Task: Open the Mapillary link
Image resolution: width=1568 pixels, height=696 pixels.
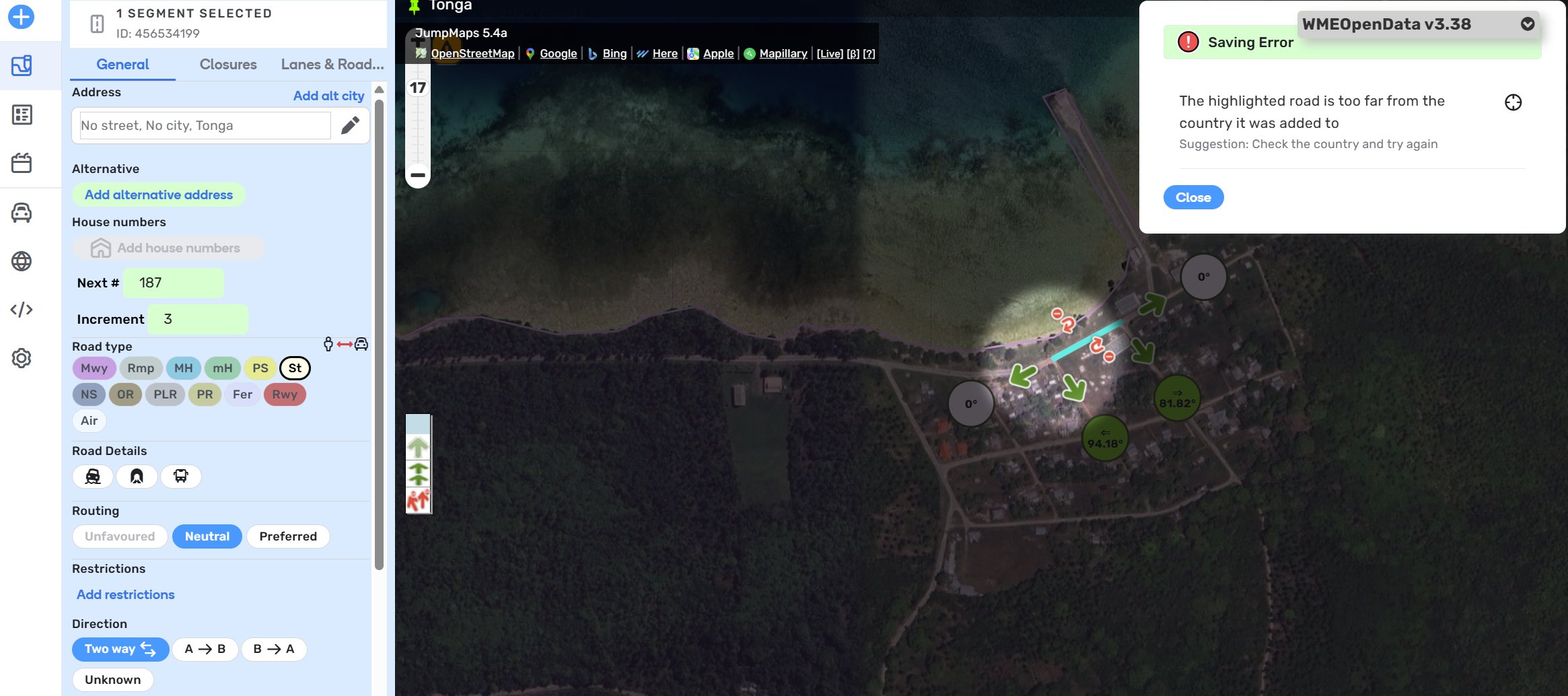Action: pos(783,54)
